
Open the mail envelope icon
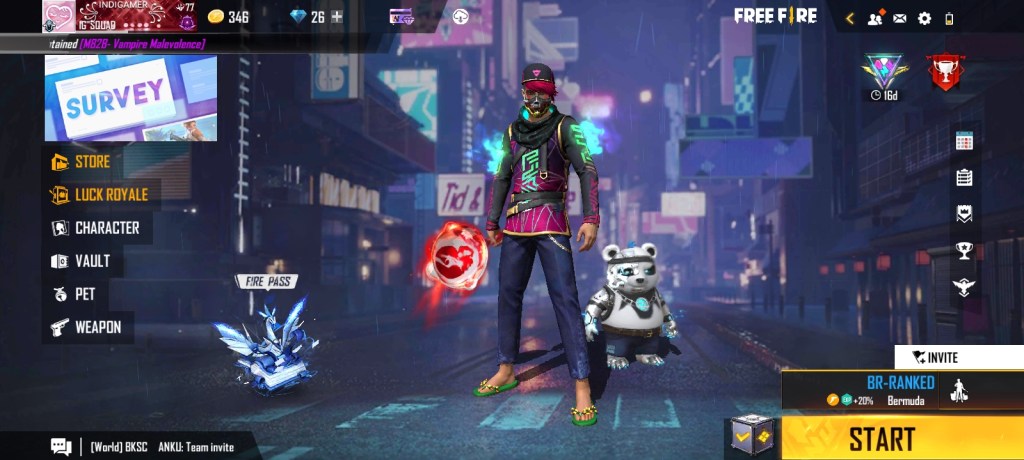pos(899,18)
